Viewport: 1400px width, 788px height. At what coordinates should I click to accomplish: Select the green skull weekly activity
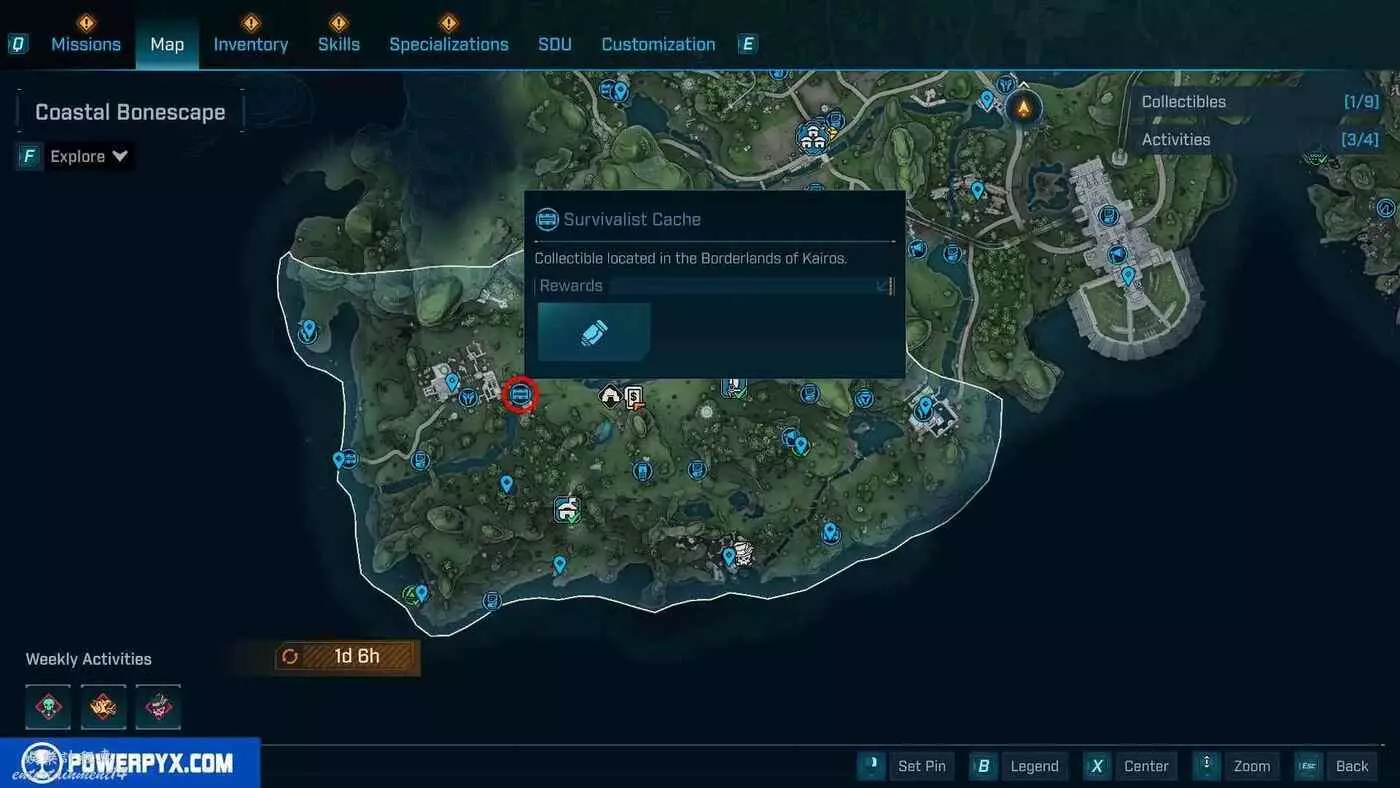[48, 707]
